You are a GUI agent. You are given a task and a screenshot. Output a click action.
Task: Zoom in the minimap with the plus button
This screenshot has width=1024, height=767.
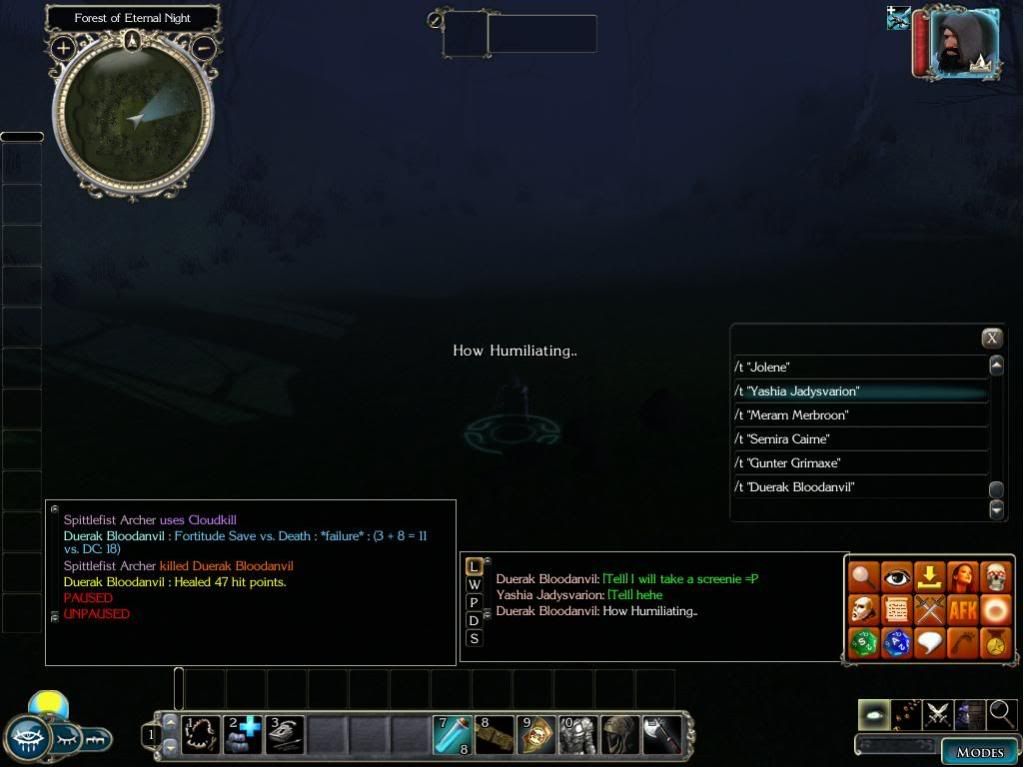coord(62,47)
